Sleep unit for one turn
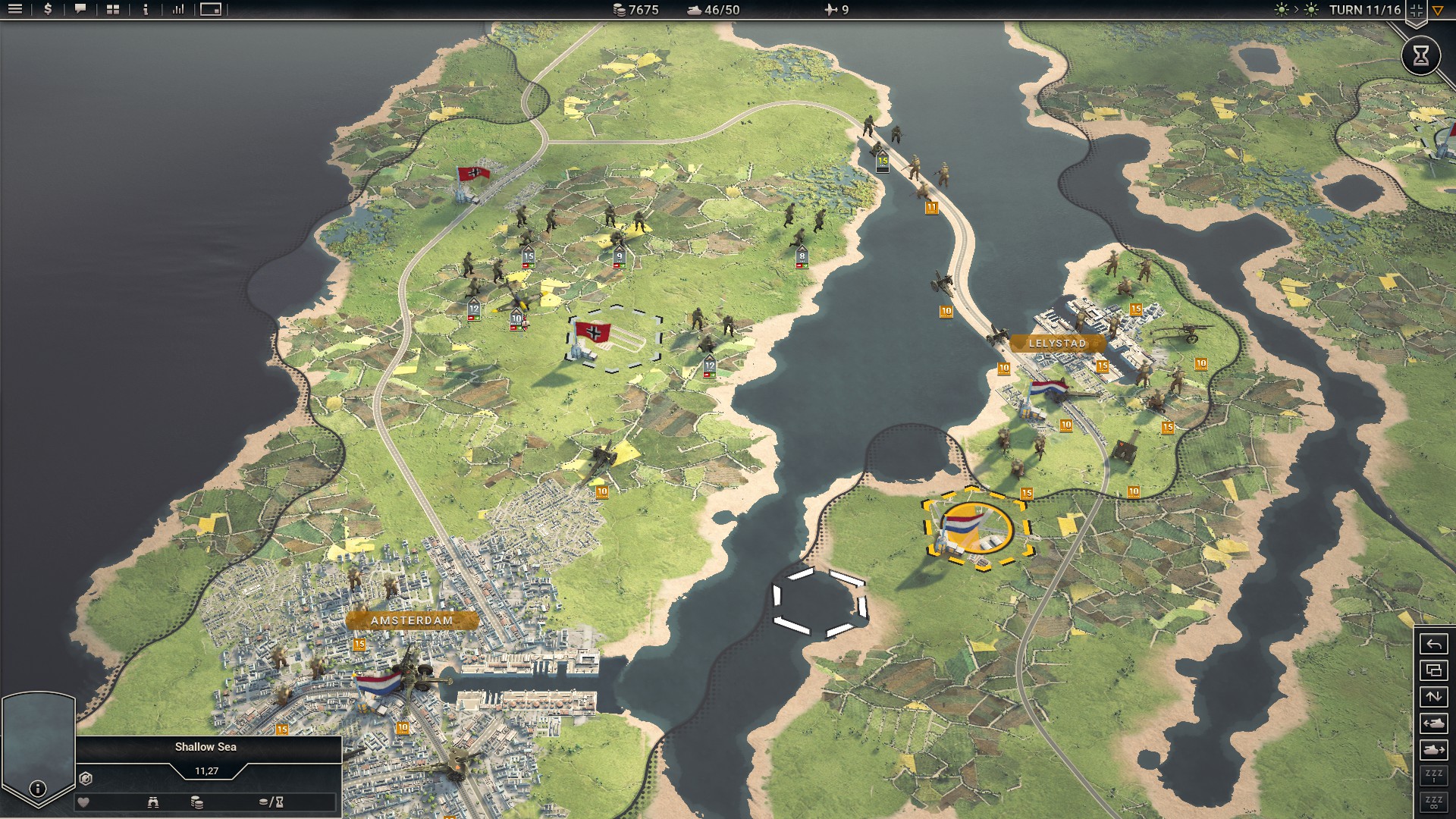 (x=1433, y=776)
